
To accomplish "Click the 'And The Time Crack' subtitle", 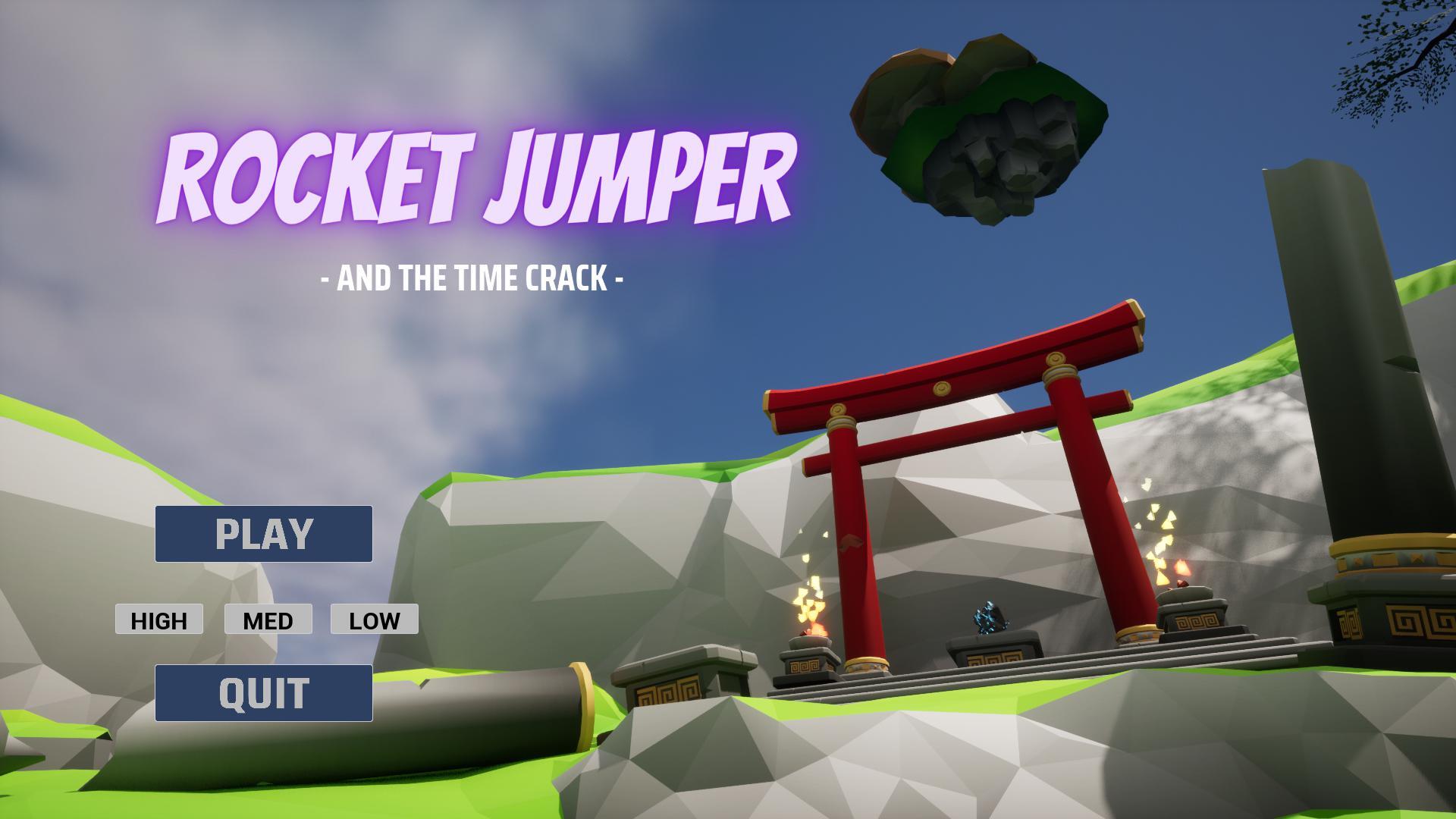I will coord(472,278).
